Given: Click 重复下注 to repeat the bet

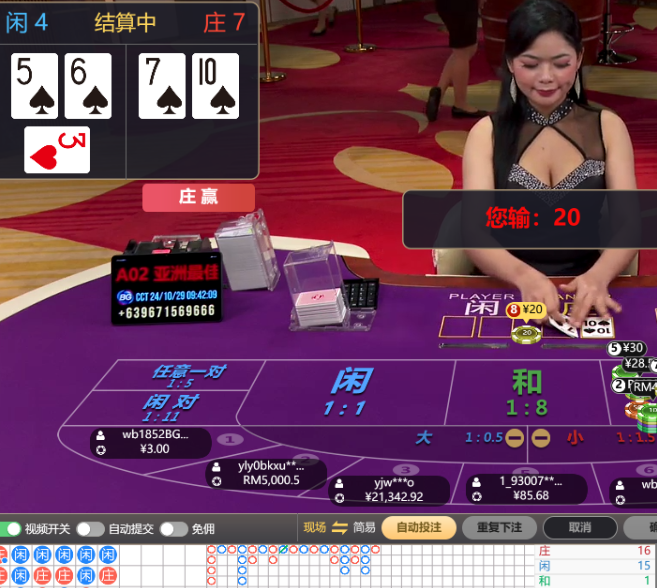Looking at the screenshot, I should pyautogui.click(x=499, y=528).
